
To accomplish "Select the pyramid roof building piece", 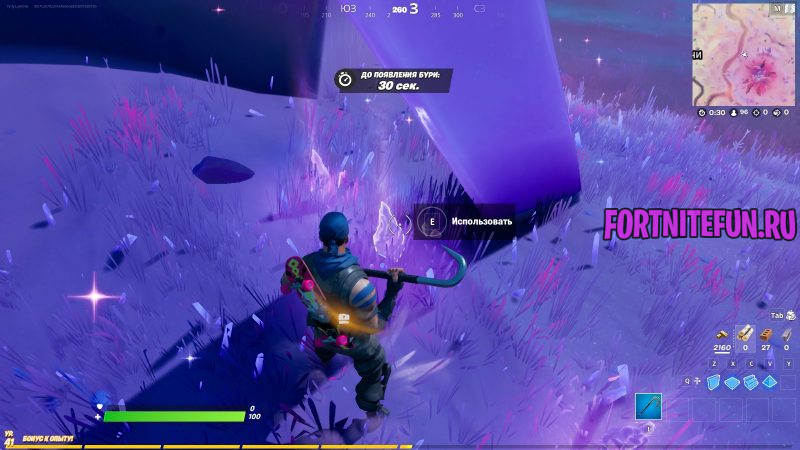I will 770,382.
